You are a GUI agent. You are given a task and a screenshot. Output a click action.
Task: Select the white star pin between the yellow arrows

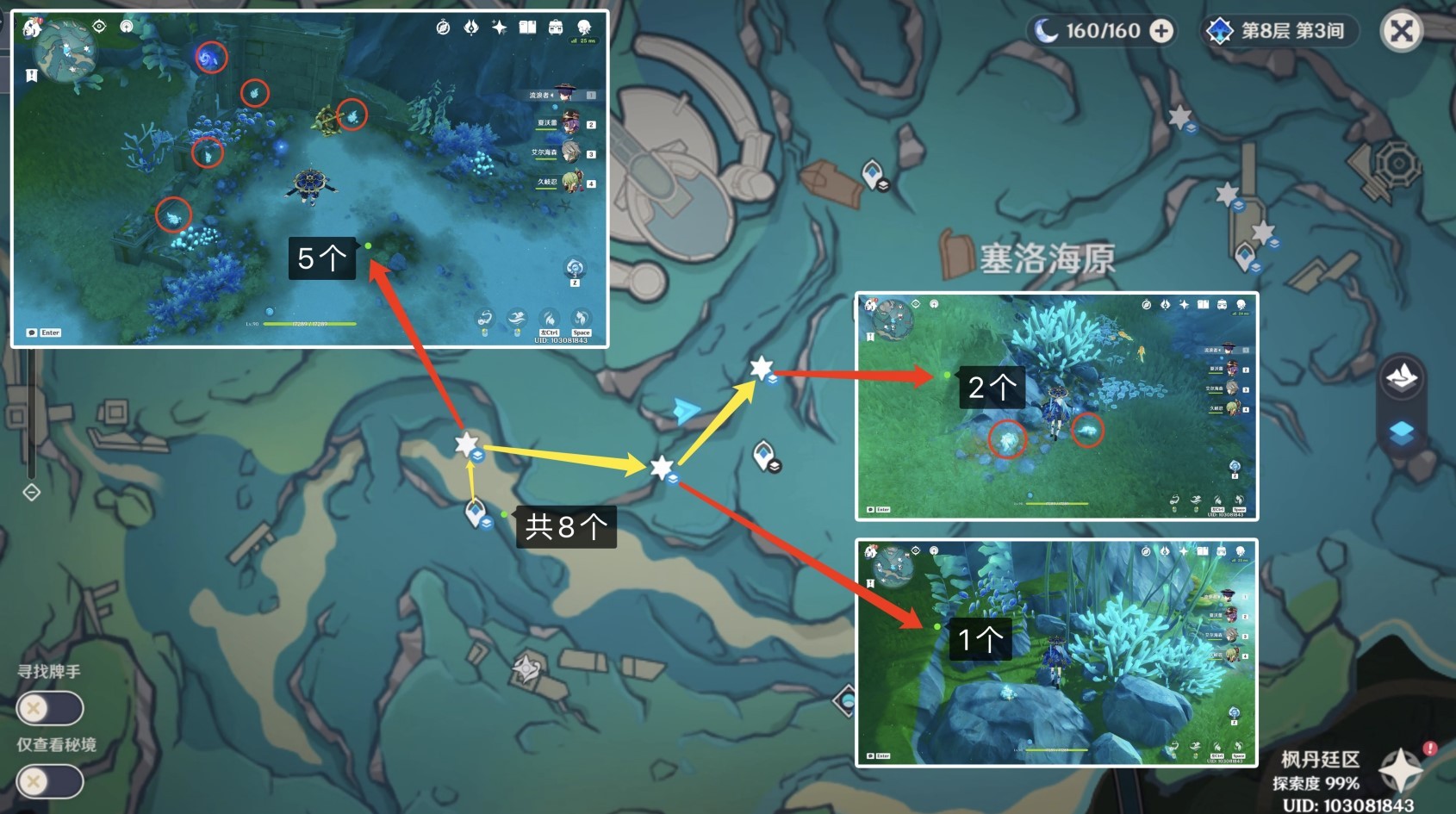660,465
